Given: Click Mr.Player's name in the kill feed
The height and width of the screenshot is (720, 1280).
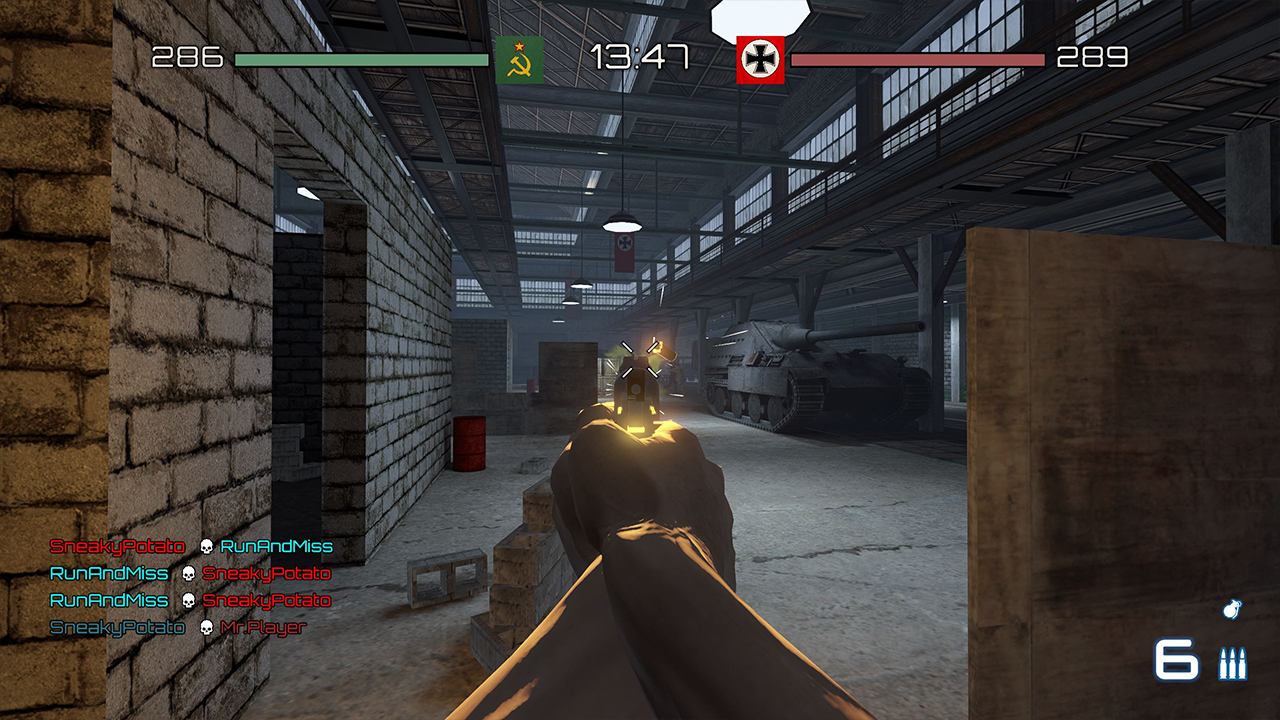Looking at the screenshot, I should (x=264, y=627).
